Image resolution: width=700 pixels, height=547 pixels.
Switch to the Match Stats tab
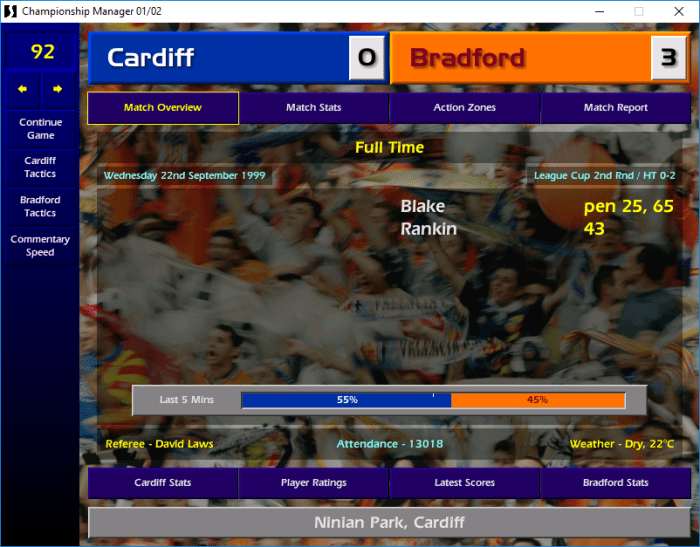tap(314, 108)
